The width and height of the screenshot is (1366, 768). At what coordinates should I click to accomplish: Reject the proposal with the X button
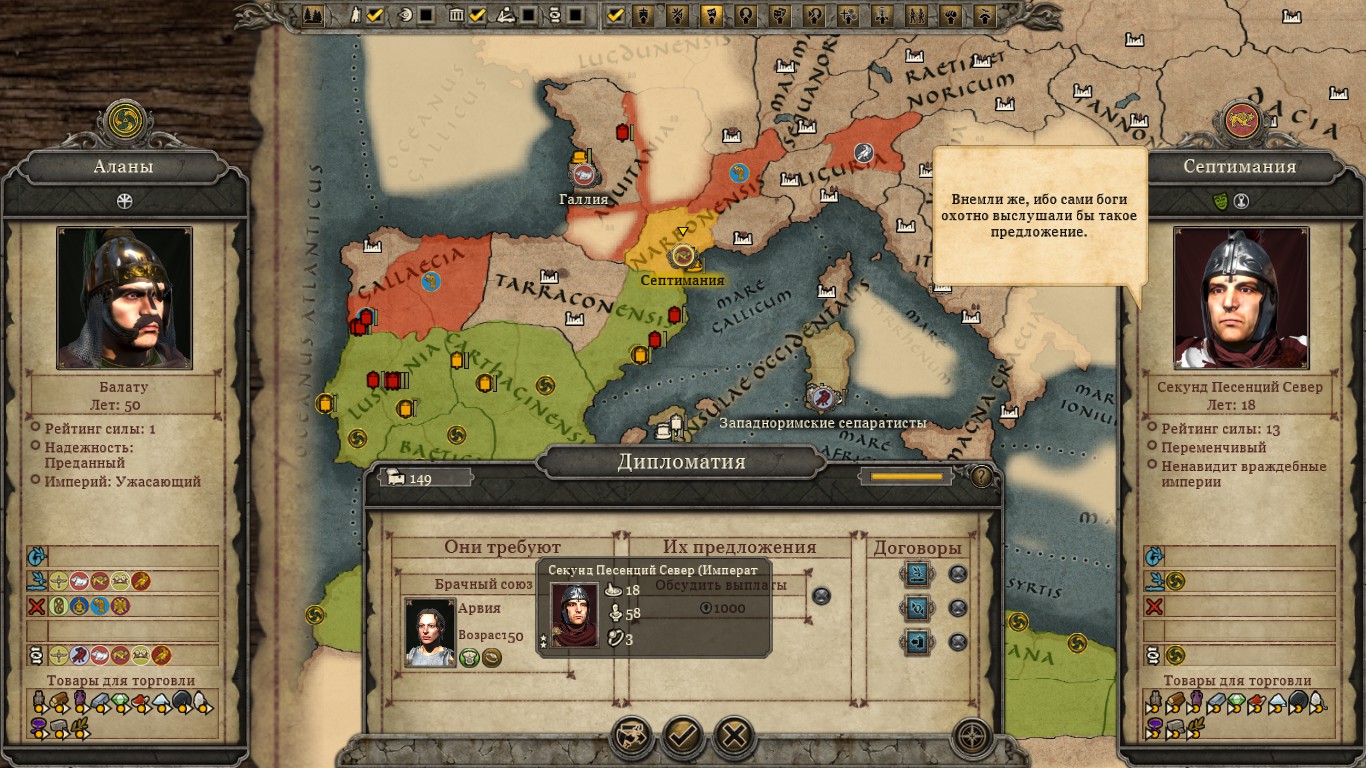pos(734,737)
